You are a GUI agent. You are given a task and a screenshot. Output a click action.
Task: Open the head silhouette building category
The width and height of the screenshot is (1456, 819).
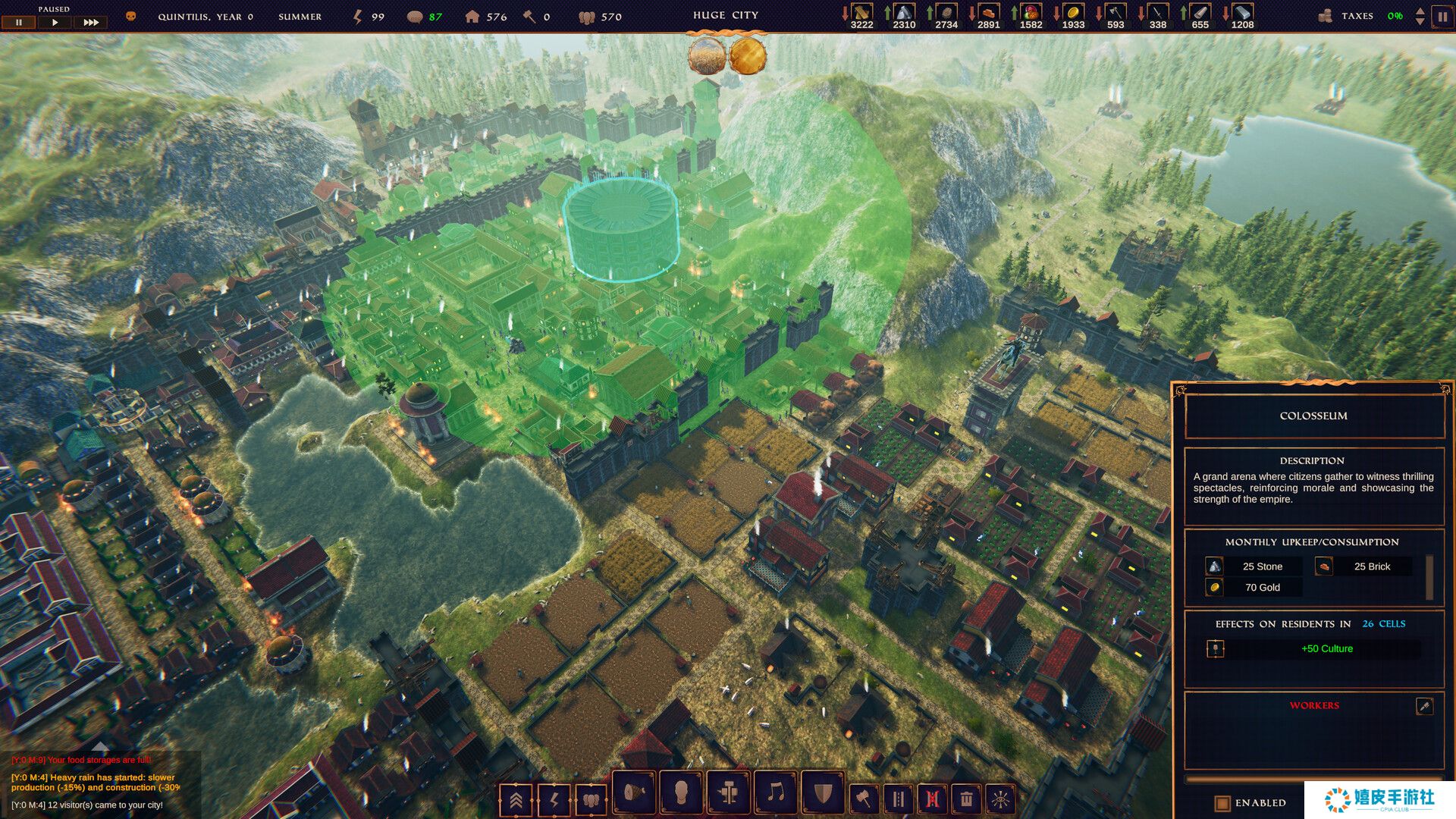click(681, 794)
